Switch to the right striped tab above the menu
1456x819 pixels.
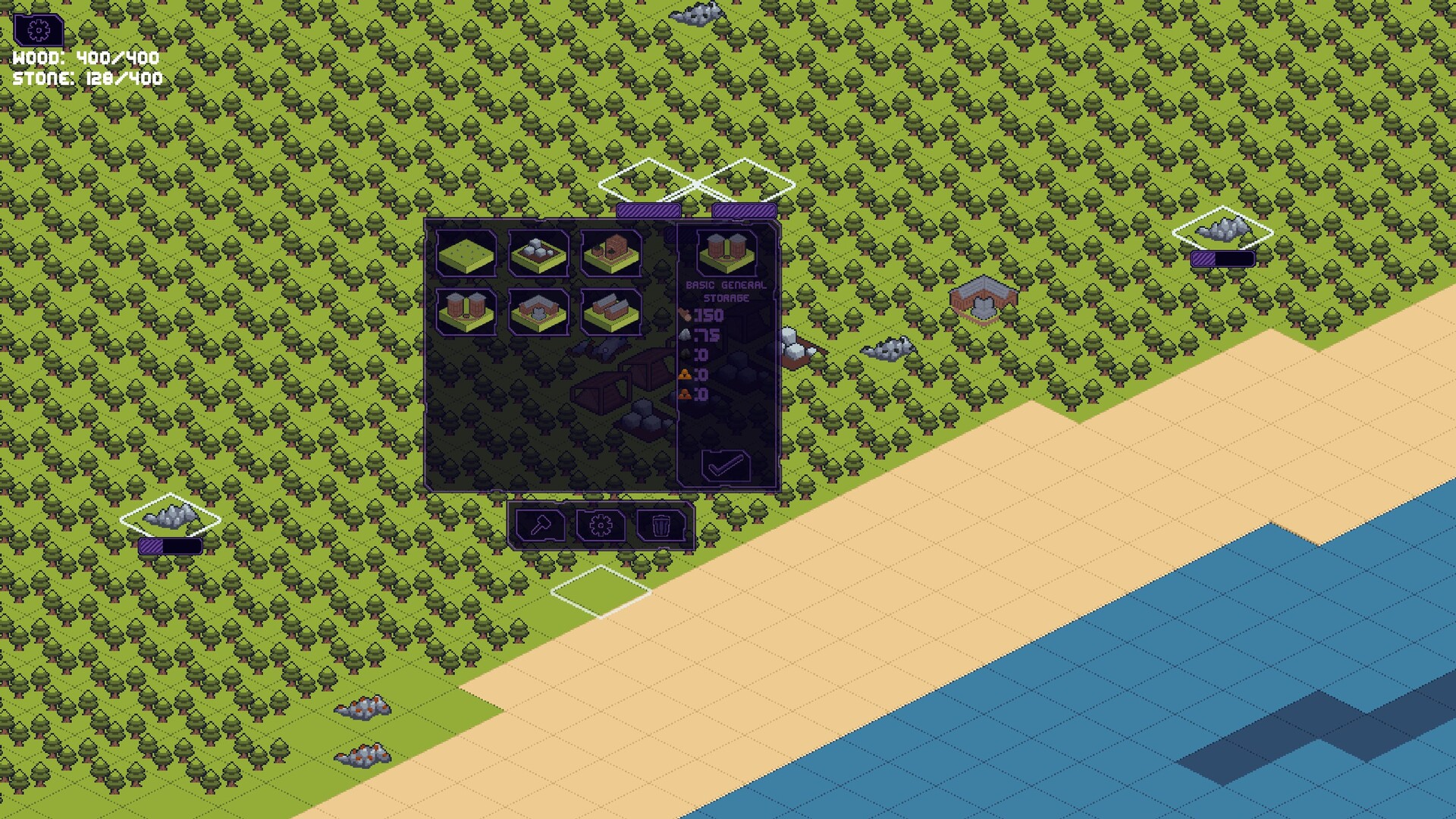[743, 209]
